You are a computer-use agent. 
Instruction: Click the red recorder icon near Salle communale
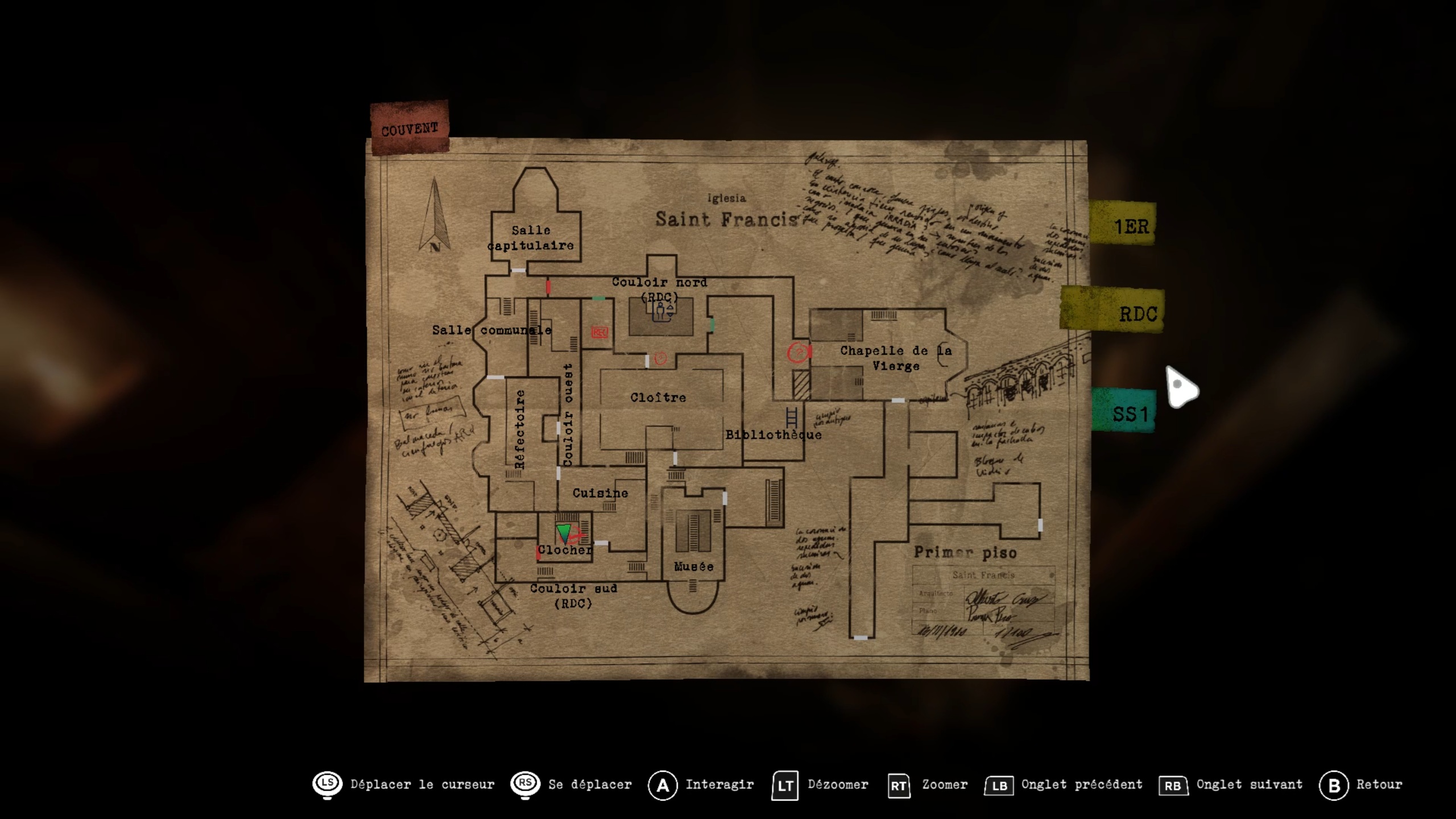[x=599, y=332]
